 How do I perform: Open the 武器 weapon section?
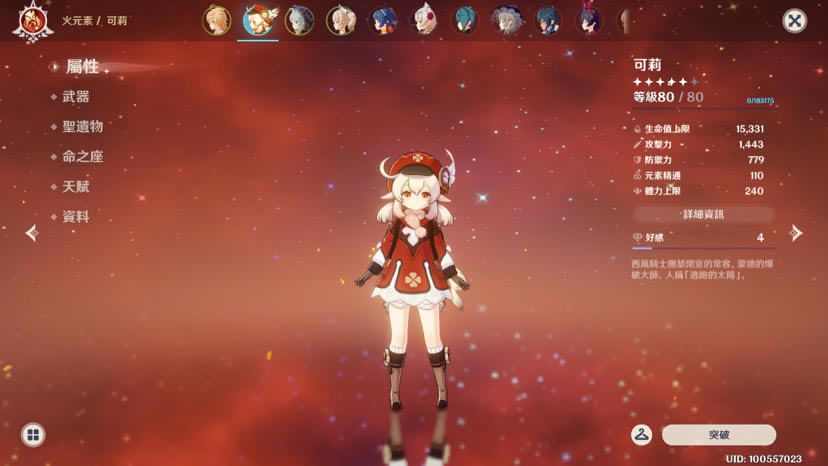pyautogui.click(x=76, y=97)
